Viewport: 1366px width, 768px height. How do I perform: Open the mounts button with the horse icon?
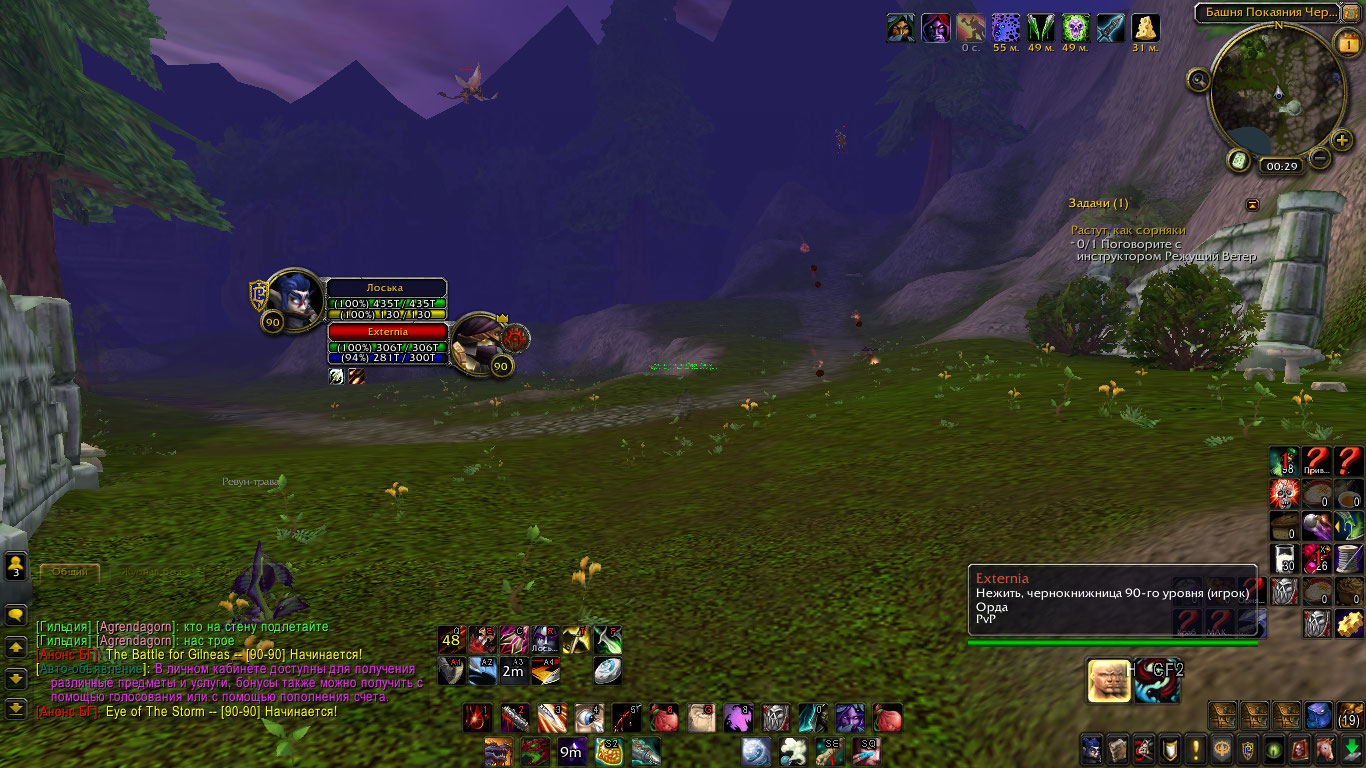click(1326, 749)
